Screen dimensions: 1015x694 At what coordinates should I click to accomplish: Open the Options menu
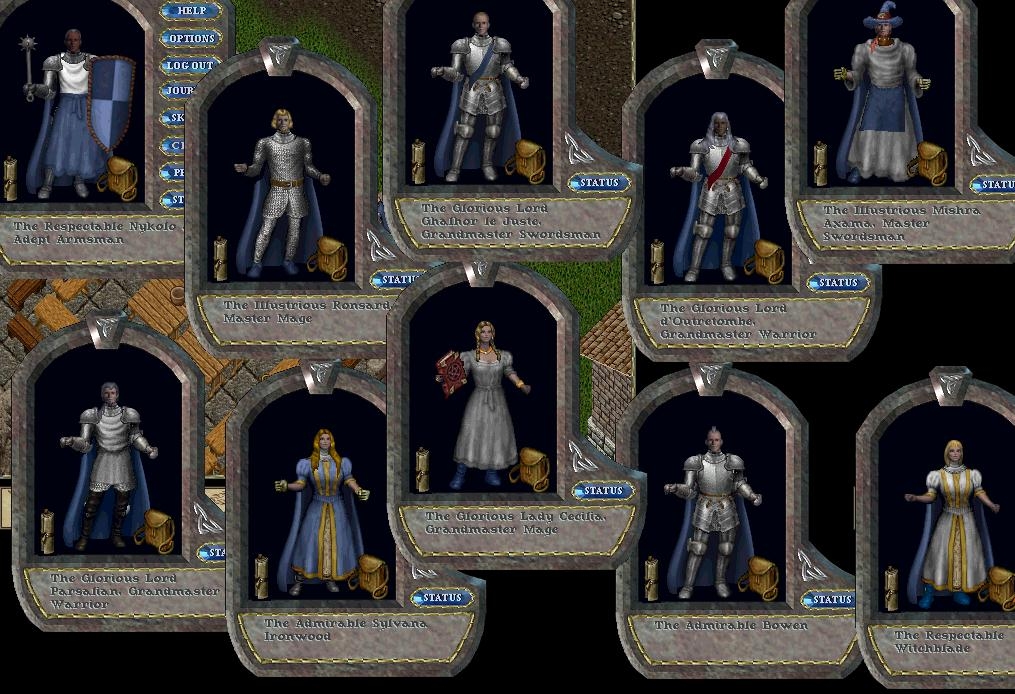coord(190,39)
